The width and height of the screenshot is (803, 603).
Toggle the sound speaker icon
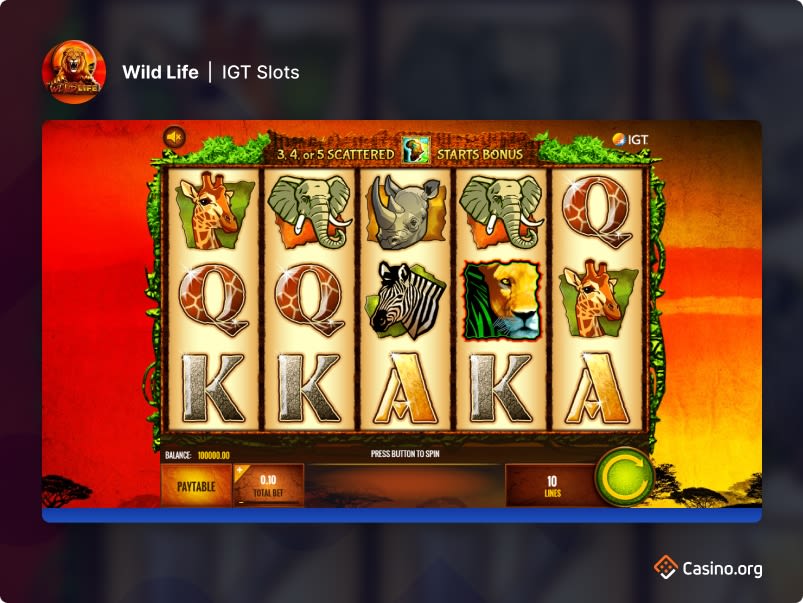pyautogui.click(x=175, y=136)
